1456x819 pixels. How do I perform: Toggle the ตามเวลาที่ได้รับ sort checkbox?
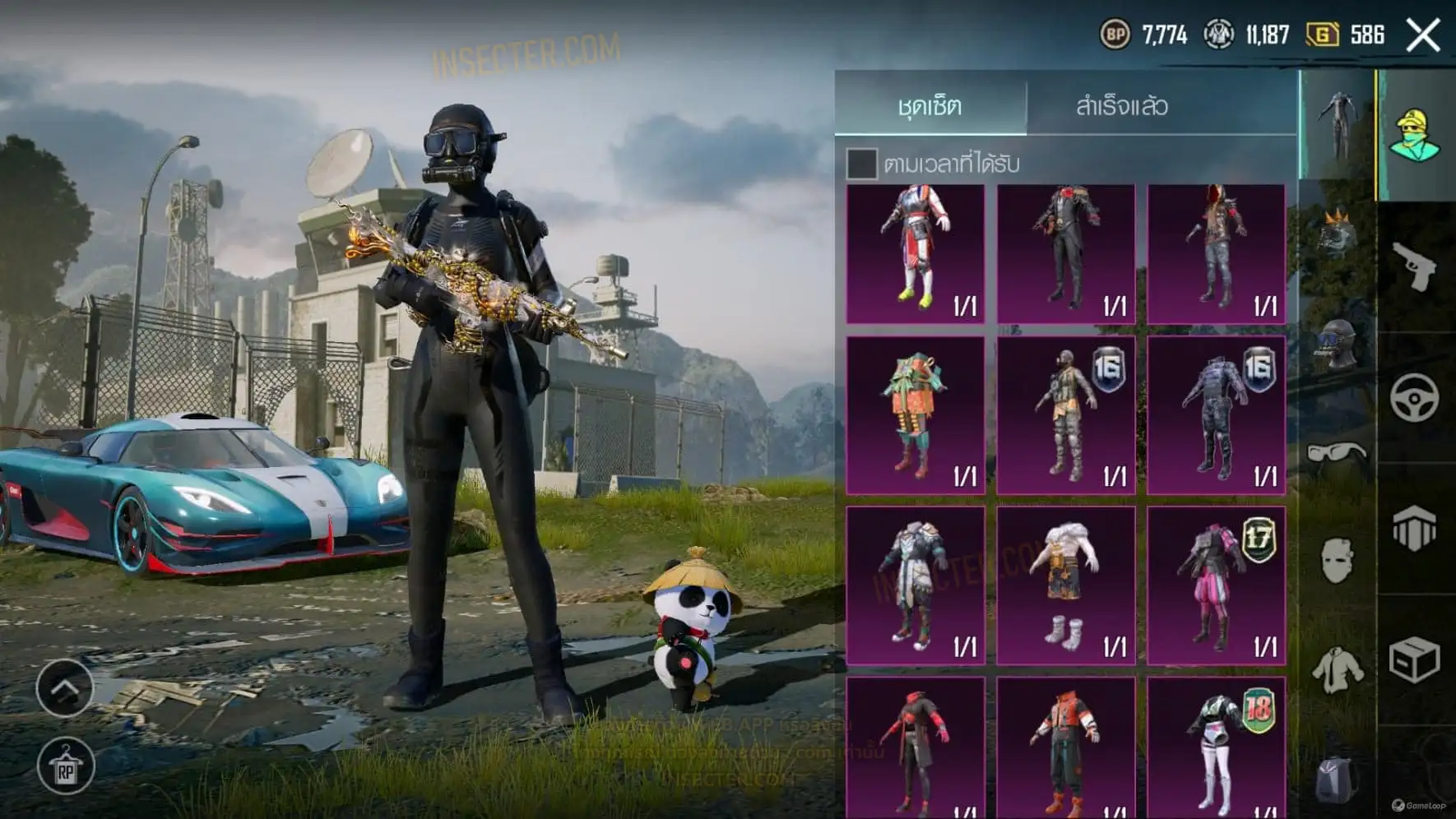tap(861, 164)
